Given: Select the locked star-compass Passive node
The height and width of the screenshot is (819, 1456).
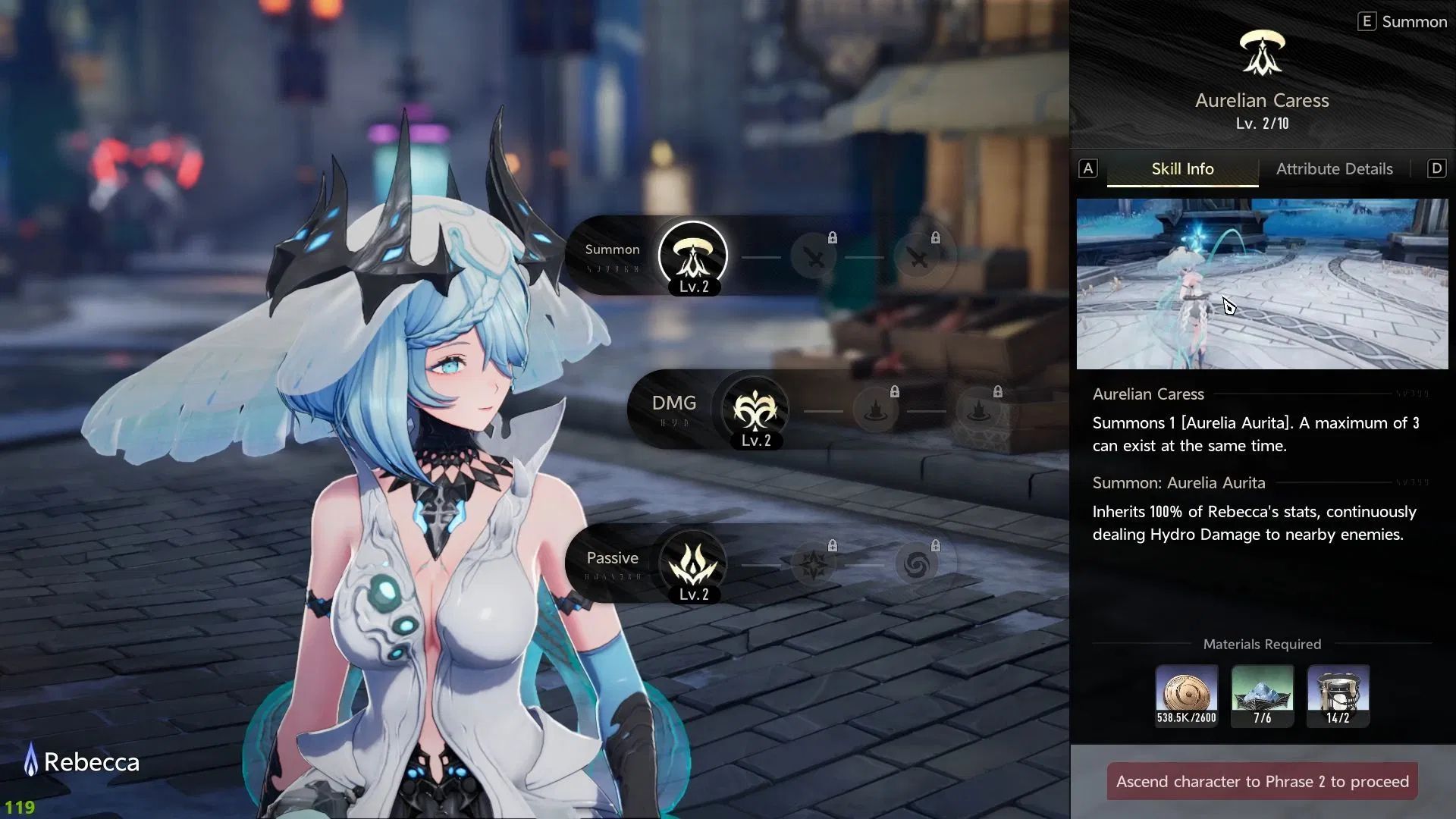Looking at the screenshot, I should [815, 565].
